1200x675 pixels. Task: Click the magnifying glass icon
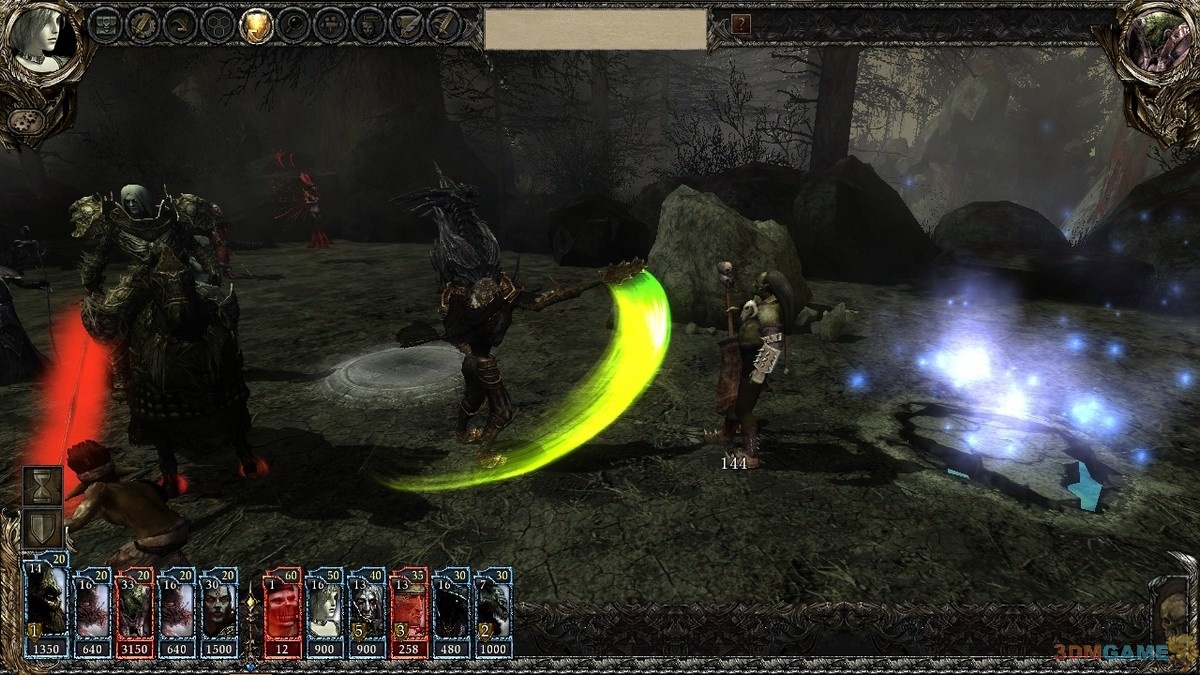click(x=295, y=26)
